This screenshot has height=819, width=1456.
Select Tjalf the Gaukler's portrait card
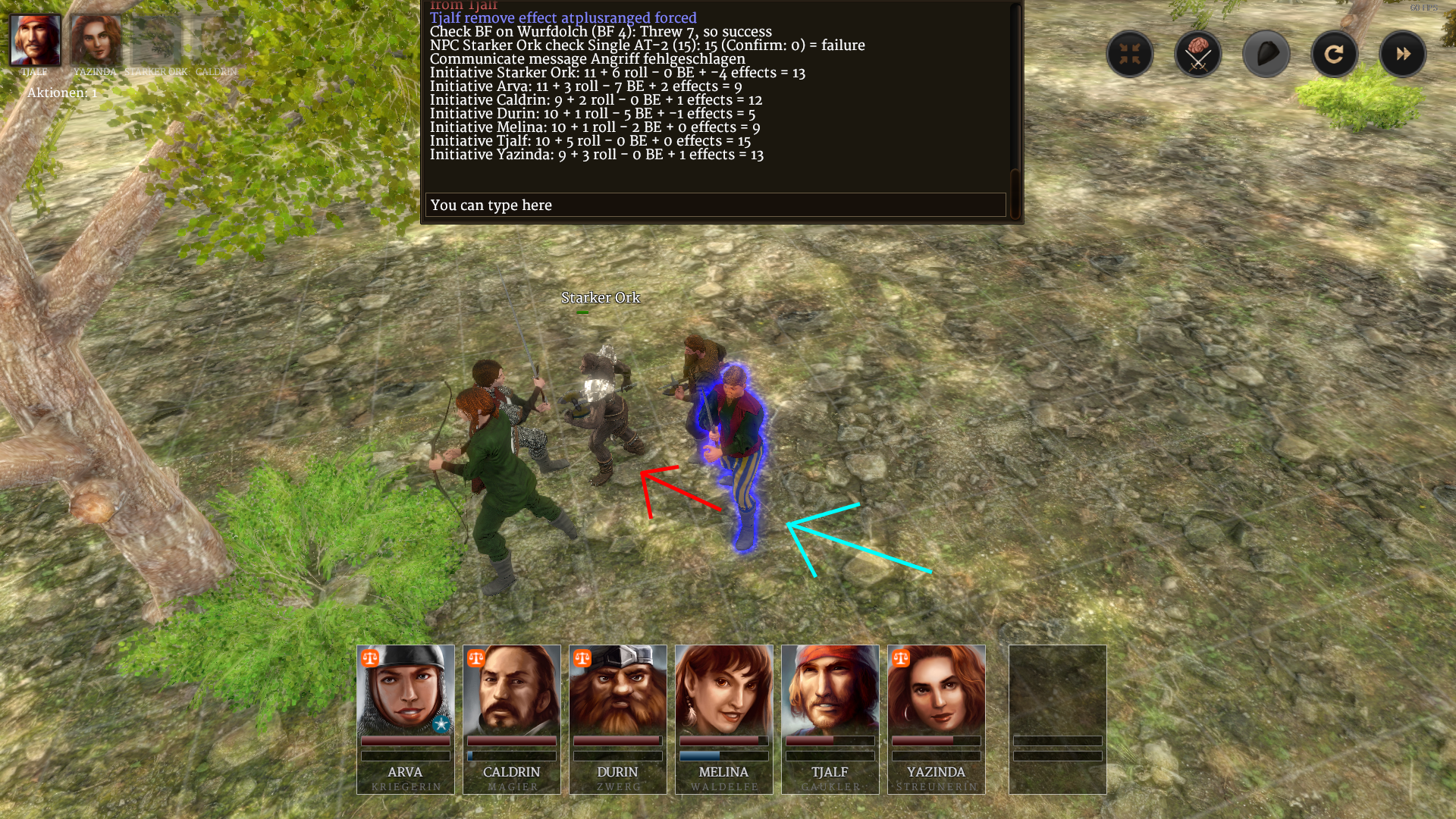(x=830, y=718)
